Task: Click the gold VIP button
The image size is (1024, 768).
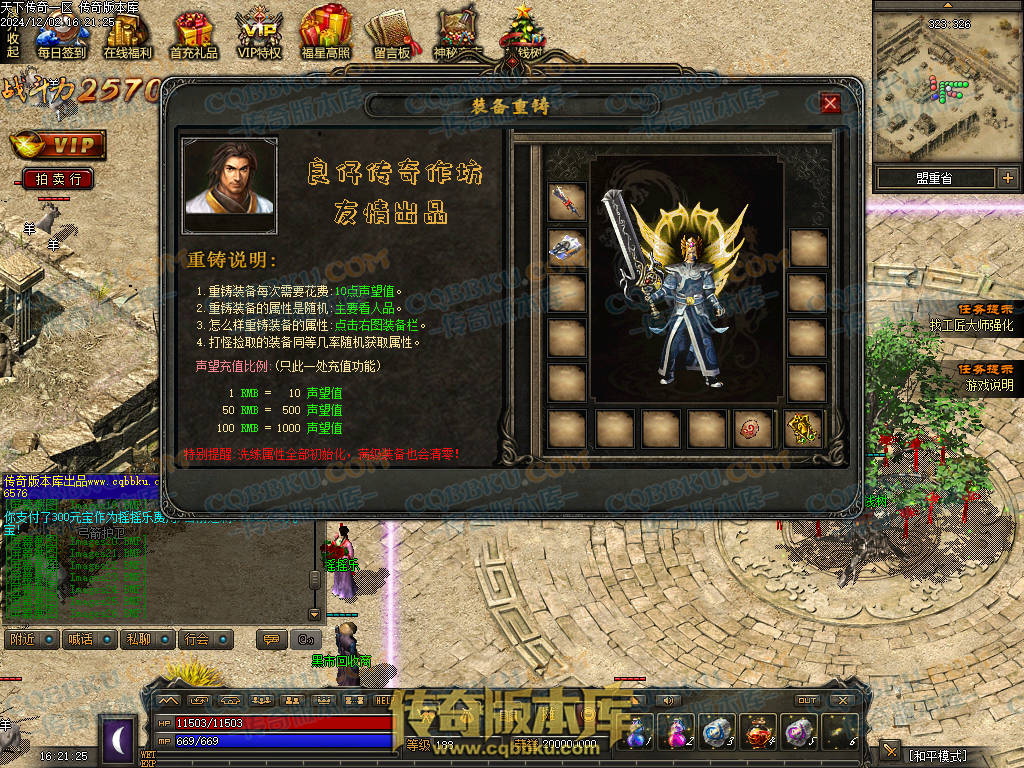Action: point(58,146)
